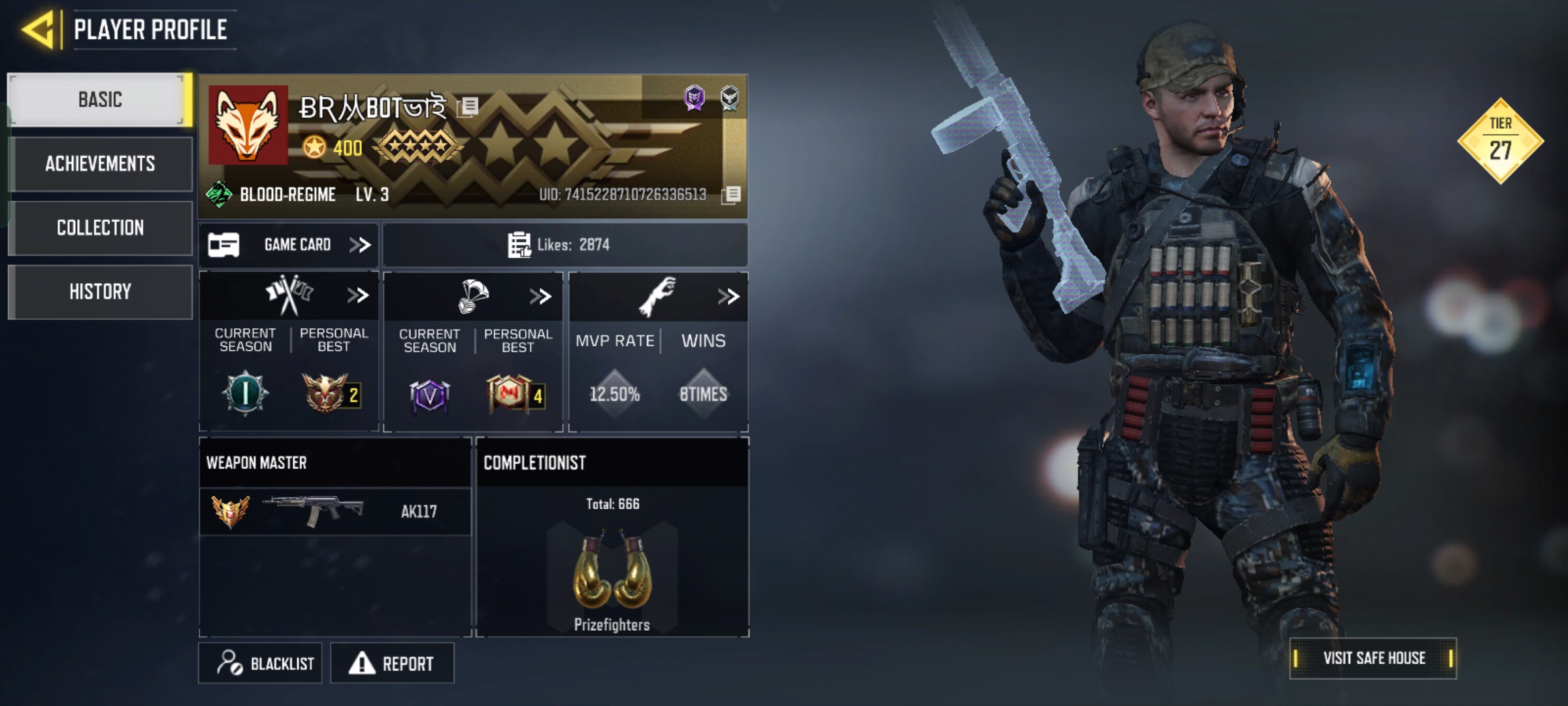This screenshot has height=706, width=1568.
Task: Like this player's profile
Action: click(x=520, y=245)
